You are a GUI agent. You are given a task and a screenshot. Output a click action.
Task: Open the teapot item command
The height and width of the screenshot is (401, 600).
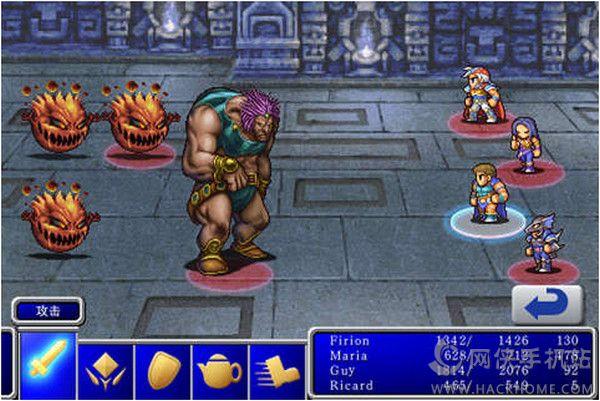(219, 369)
